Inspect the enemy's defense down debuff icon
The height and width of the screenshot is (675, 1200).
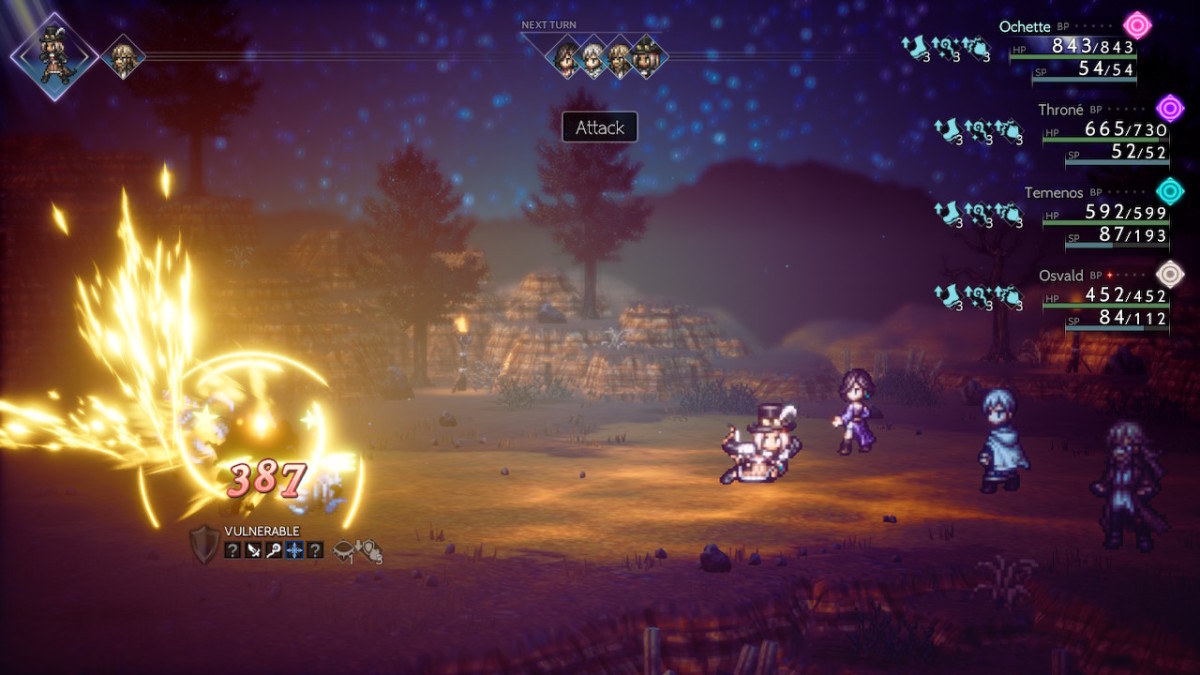pyautogui.click(x=369, y=549)
